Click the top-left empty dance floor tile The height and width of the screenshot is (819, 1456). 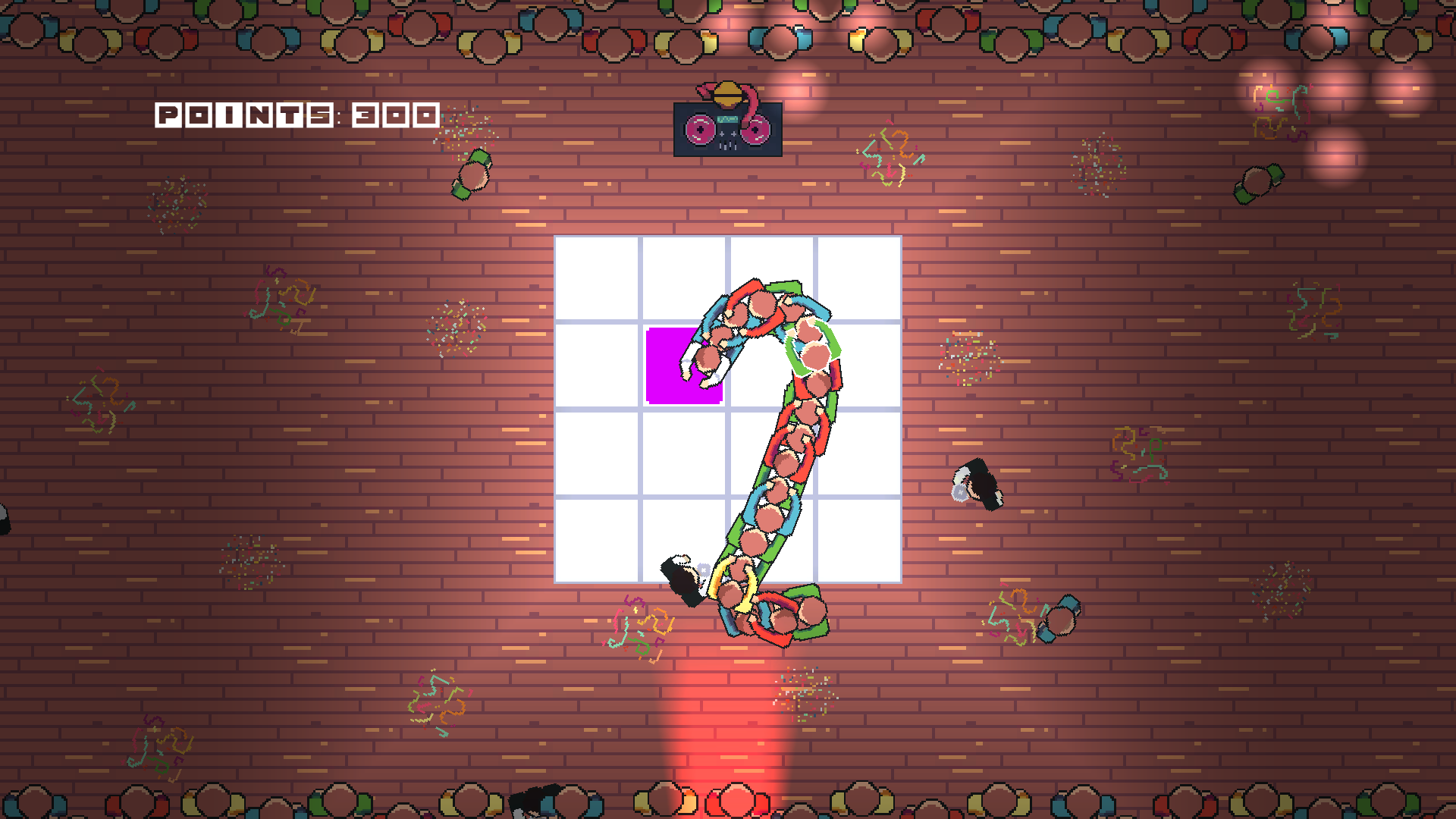(x=599, y=281)
